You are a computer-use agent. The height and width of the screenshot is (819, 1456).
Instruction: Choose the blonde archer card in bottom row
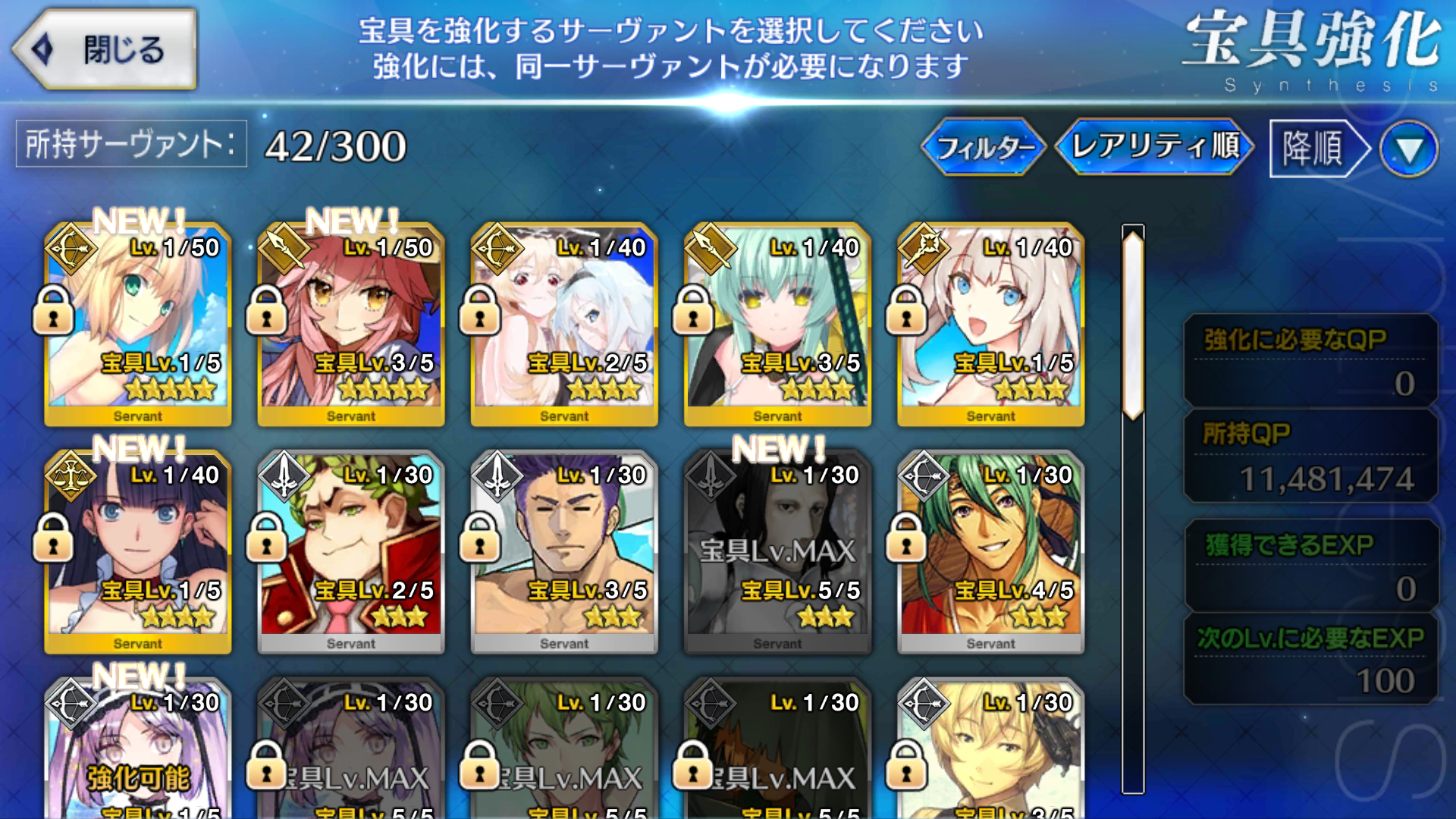point(990,751)
